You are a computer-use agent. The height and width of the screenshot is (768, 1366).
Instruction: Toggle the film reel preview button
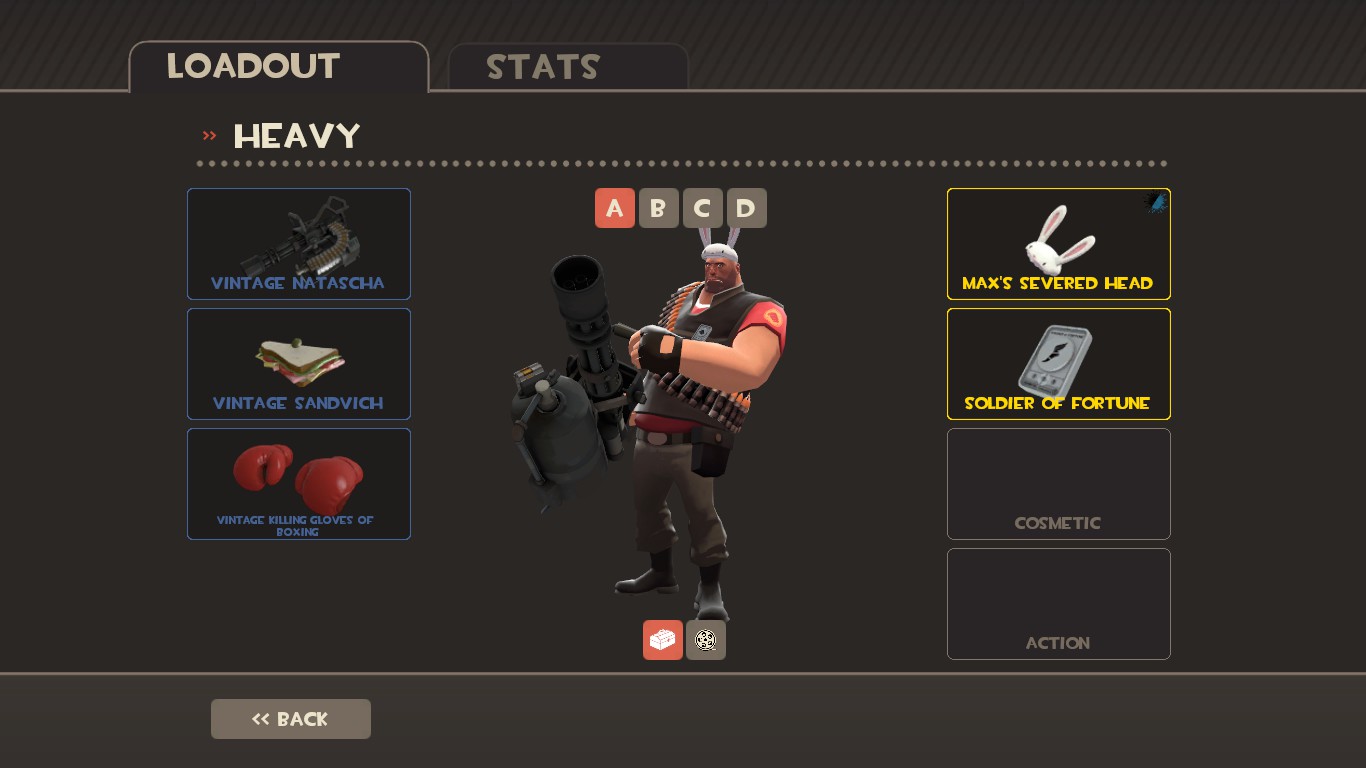[x=706, y=640]
